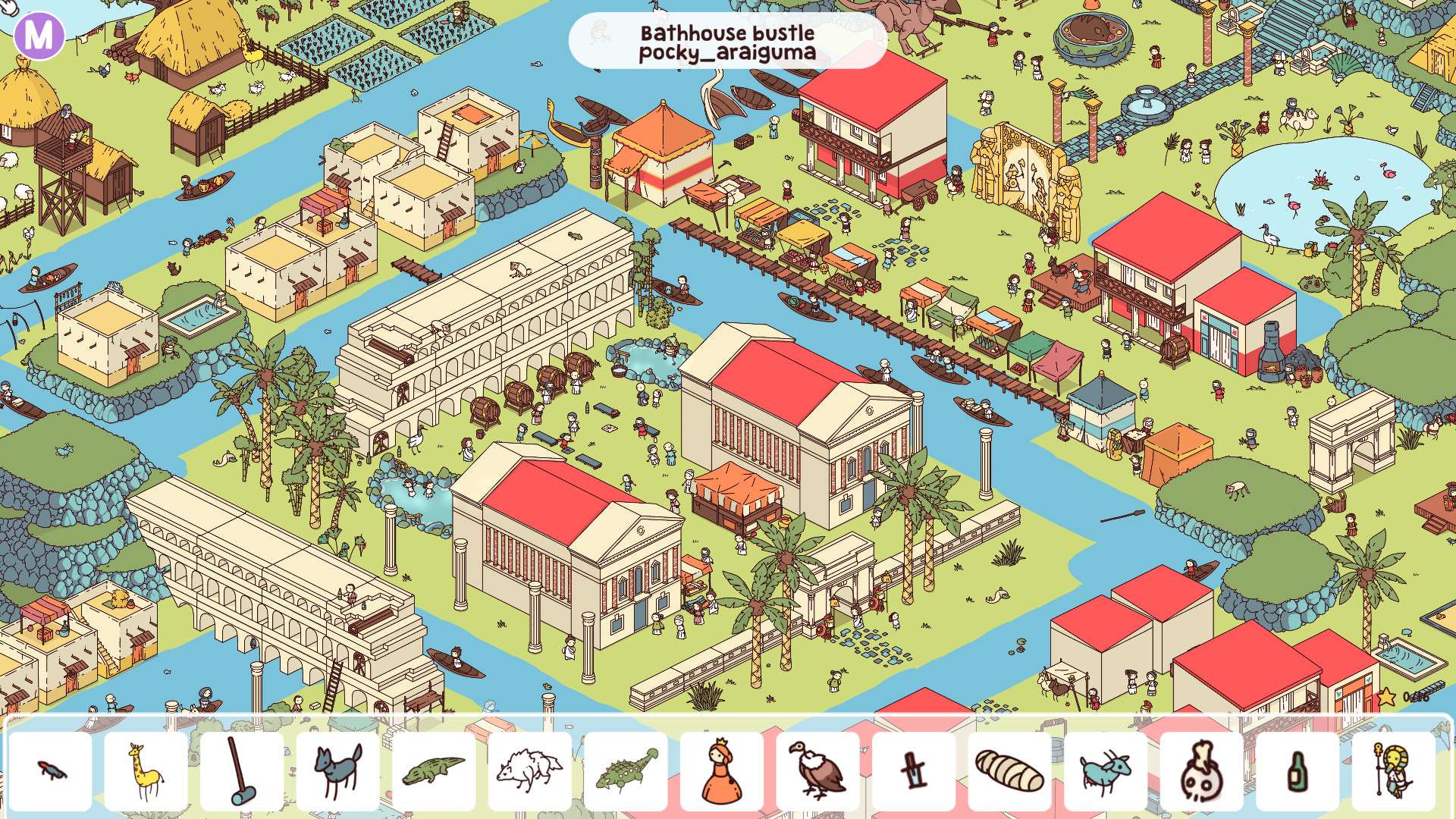
Task: Choose the mallet item to find
Action: (x=241, y=771)
